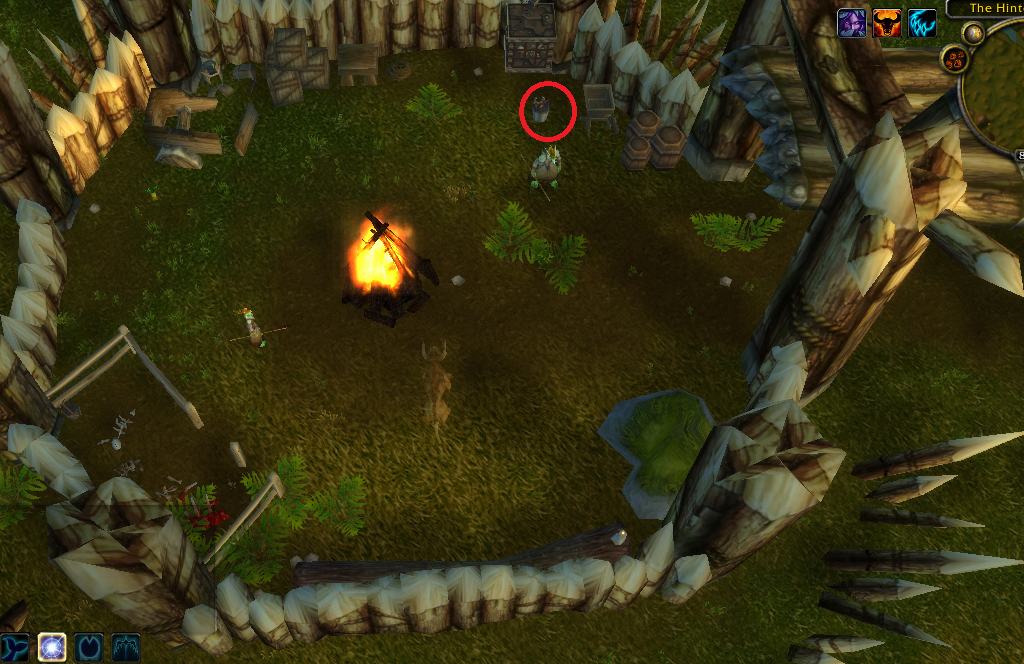Select the fiery bull head buff icon
This screenshot has width=1024, height=664.
[887, 23]
